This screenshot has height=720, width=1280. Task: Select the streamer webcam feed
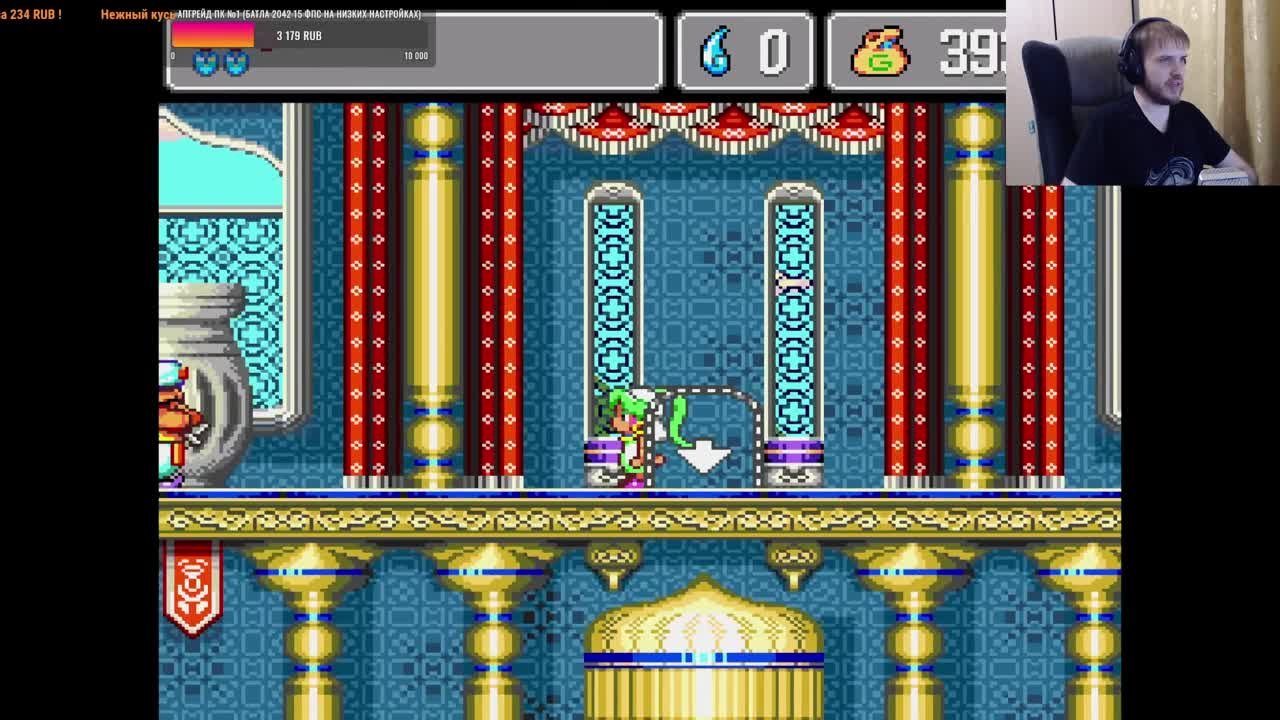(1142, 93)
